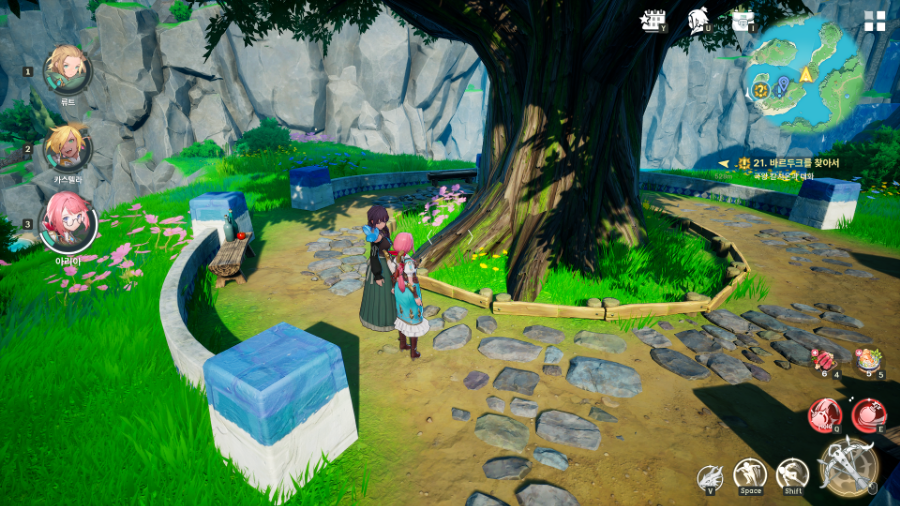This screenshot has height=506, width=900.
Task: Tap the dash sprint action icon
Action: pyautogui.click(x=792, y=474)
